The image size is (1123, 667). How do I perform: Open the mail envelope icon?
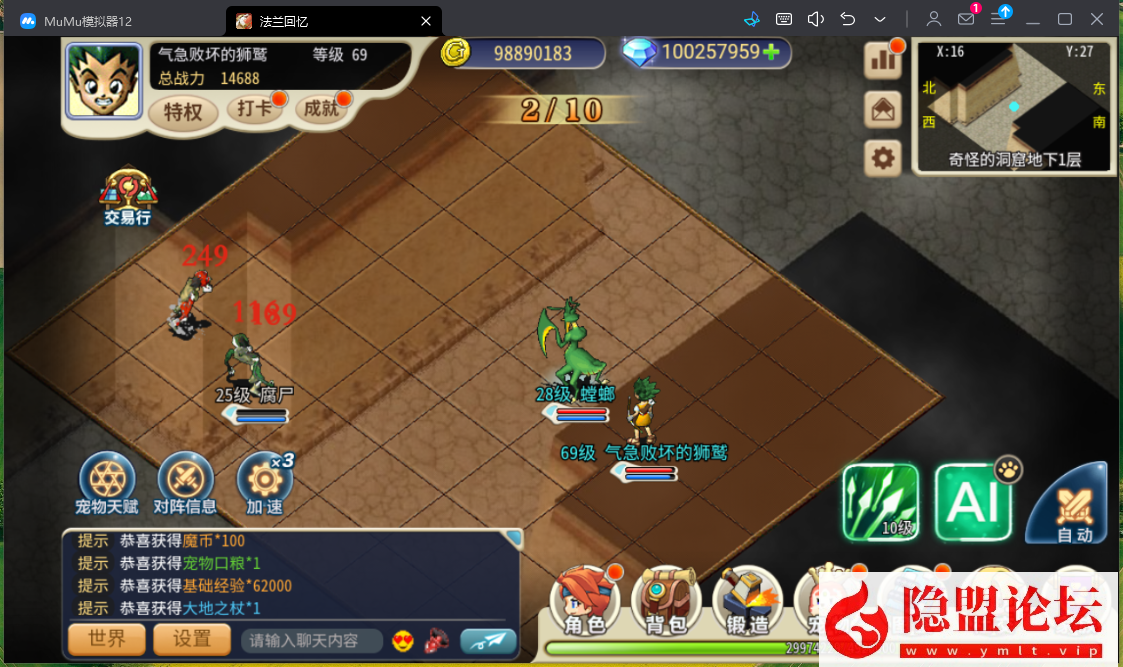click(882, 109)
